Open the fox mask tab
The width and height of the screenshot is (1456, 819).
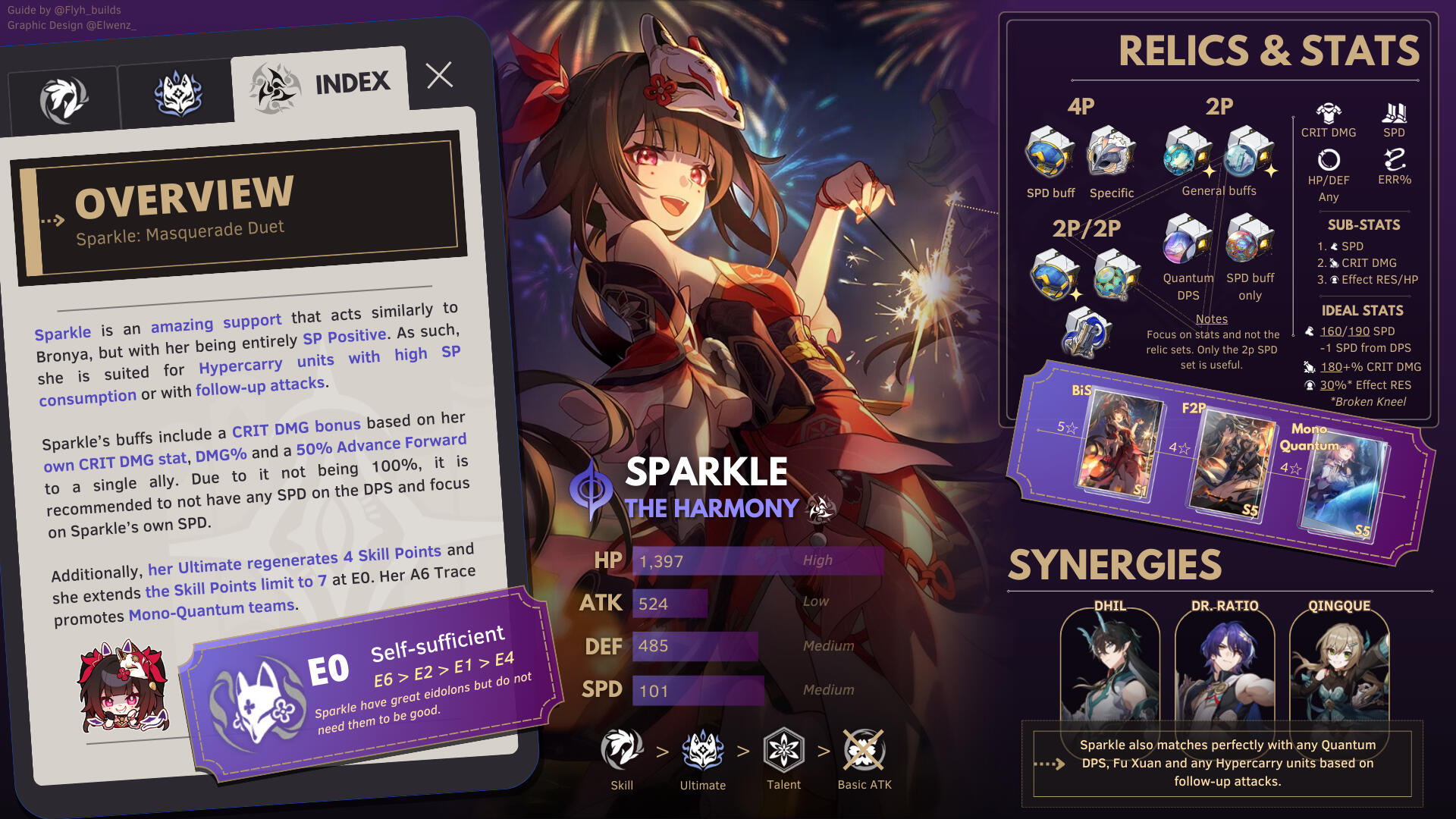pyautogui.click(x=177, y=95)
